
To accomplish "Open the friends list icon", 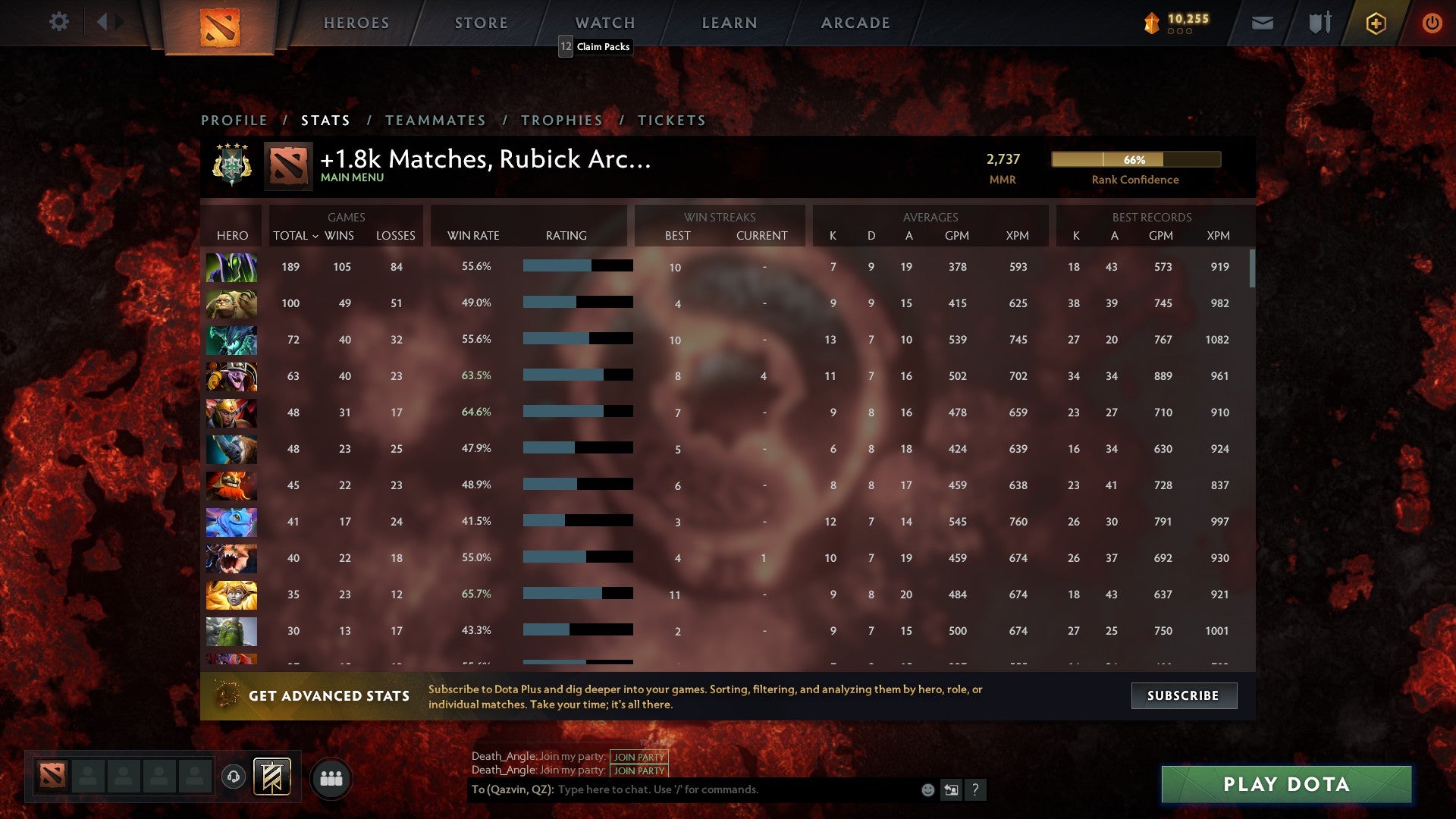I will [x=331, y=777].
